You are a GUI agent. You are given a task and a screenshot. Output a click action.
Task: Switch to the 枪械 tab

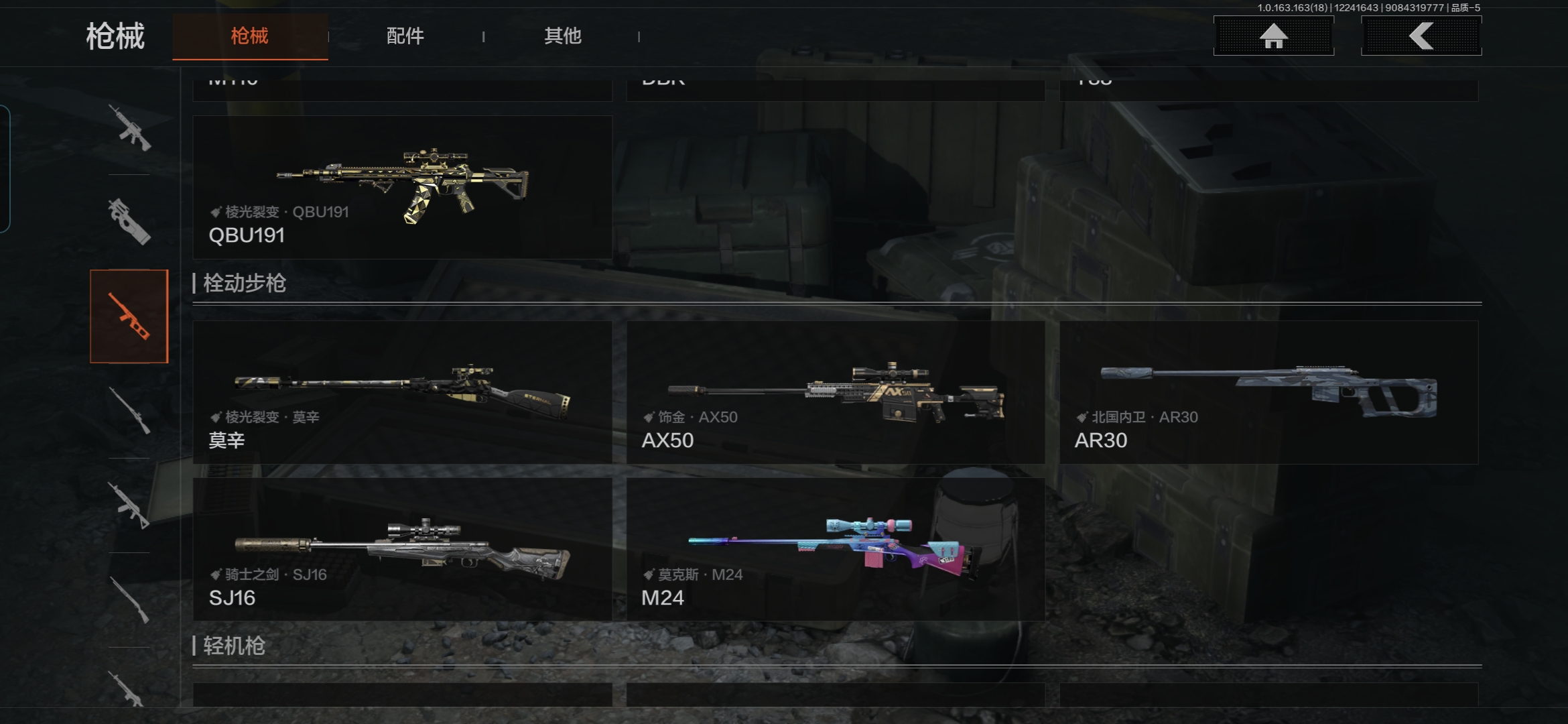coord(250,36)
